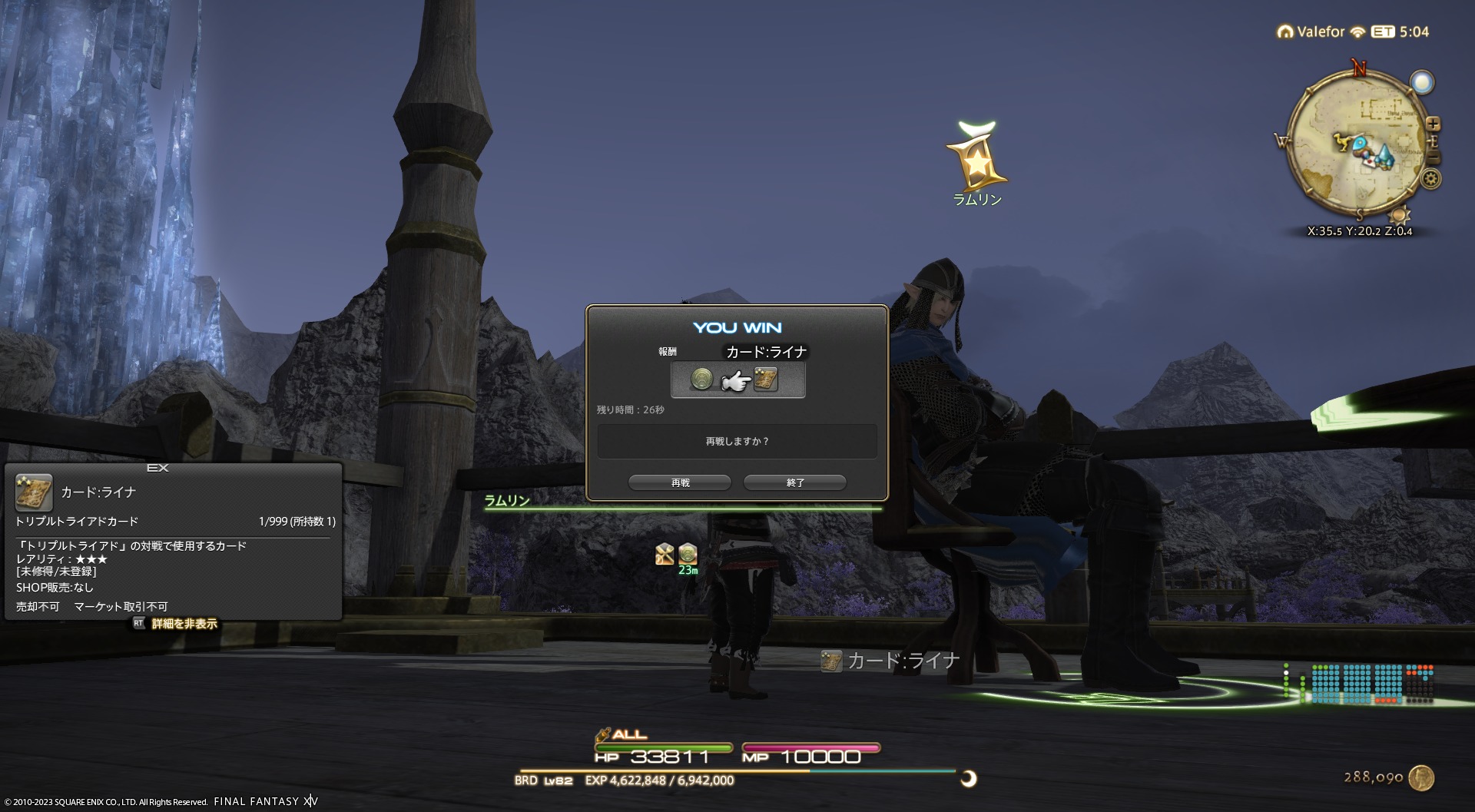Click the gil currency coin icon
This screenshot has width=1475, height=812.
coord(1422,777)
